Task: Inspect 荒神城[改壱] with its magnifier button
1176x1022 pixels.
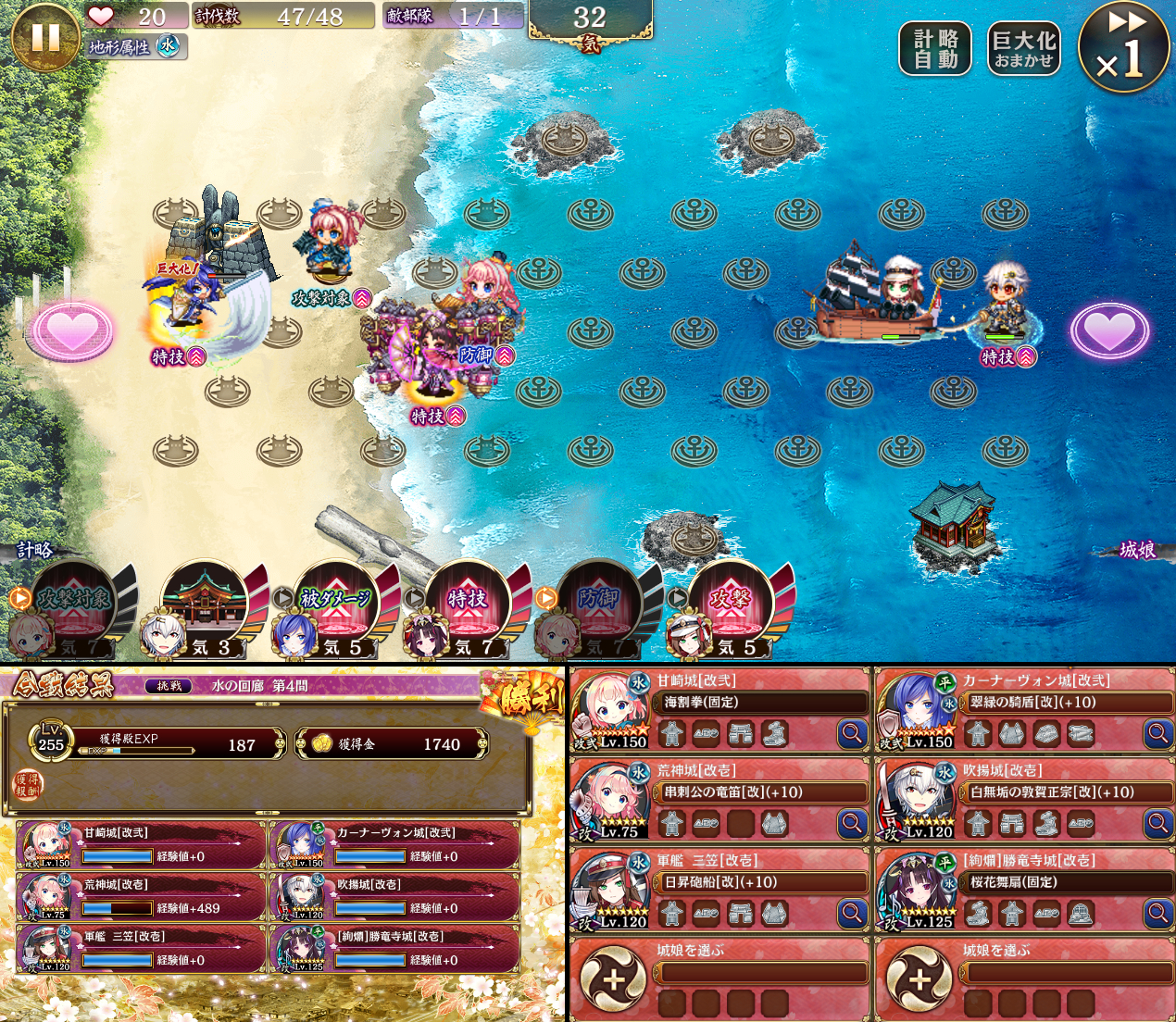Action: 852,822
